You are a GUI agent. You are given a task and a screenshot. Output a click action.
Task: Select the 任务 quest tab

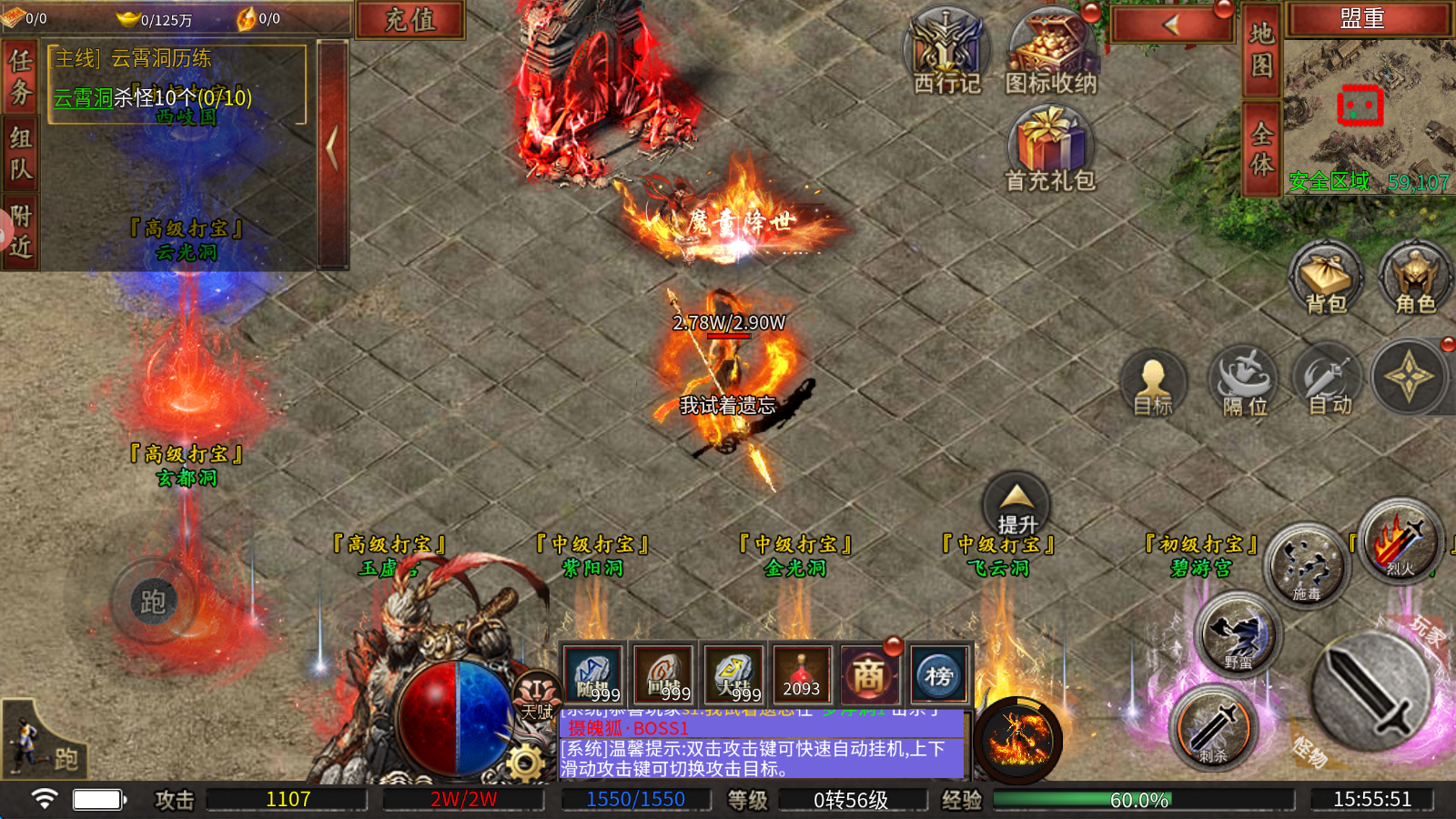[x=20, y=76]
